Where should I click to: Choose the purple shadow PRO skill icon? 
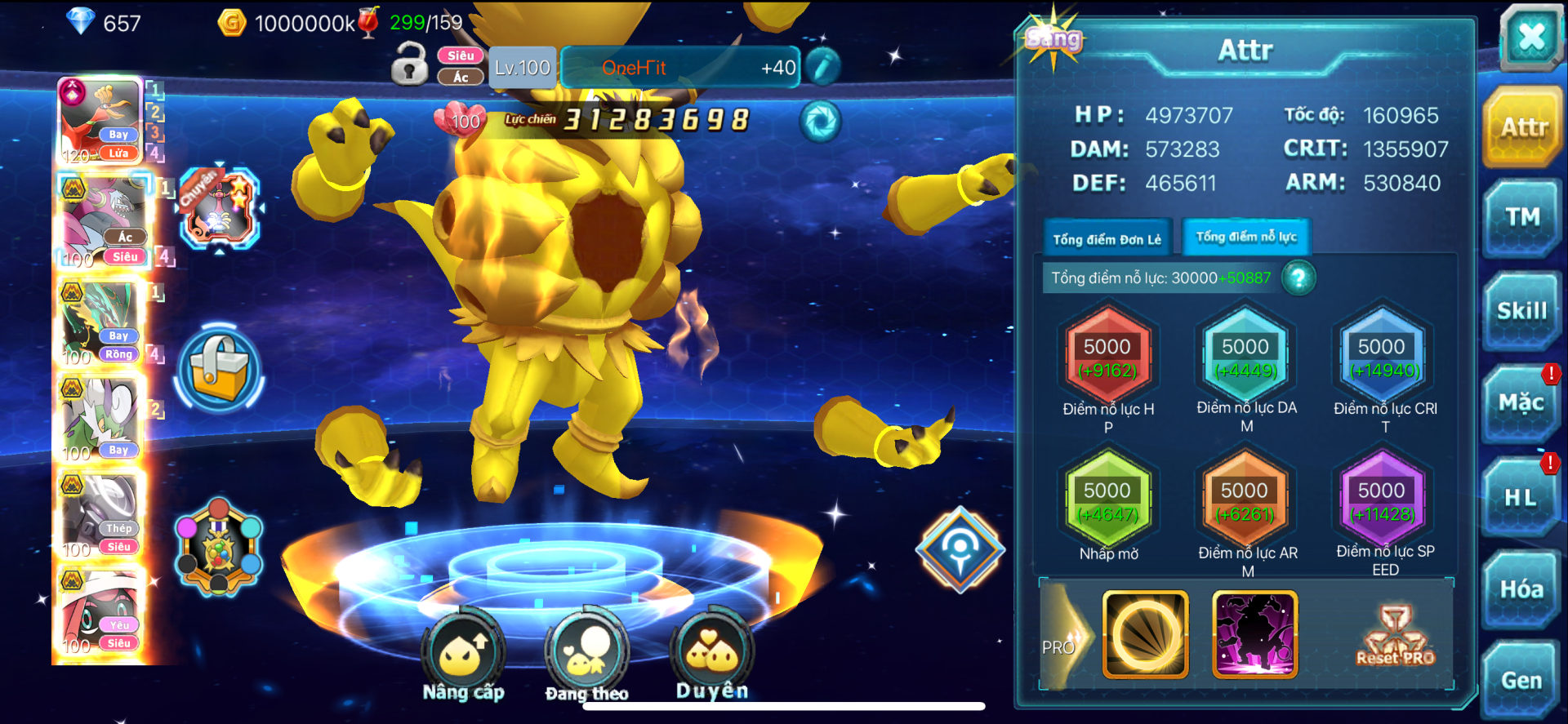tap(1255, 634)
